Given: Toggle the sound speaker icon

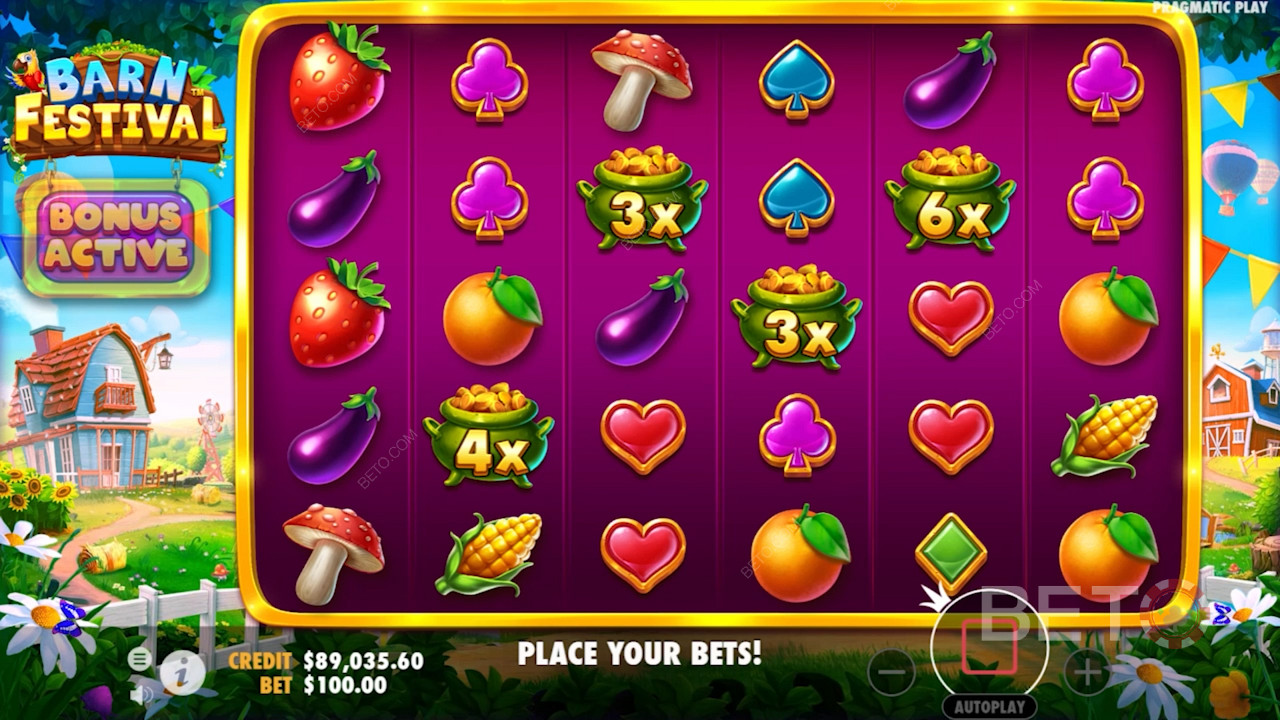Looking at the screenshot, I should pyautogui.click(x=141, y=692).
